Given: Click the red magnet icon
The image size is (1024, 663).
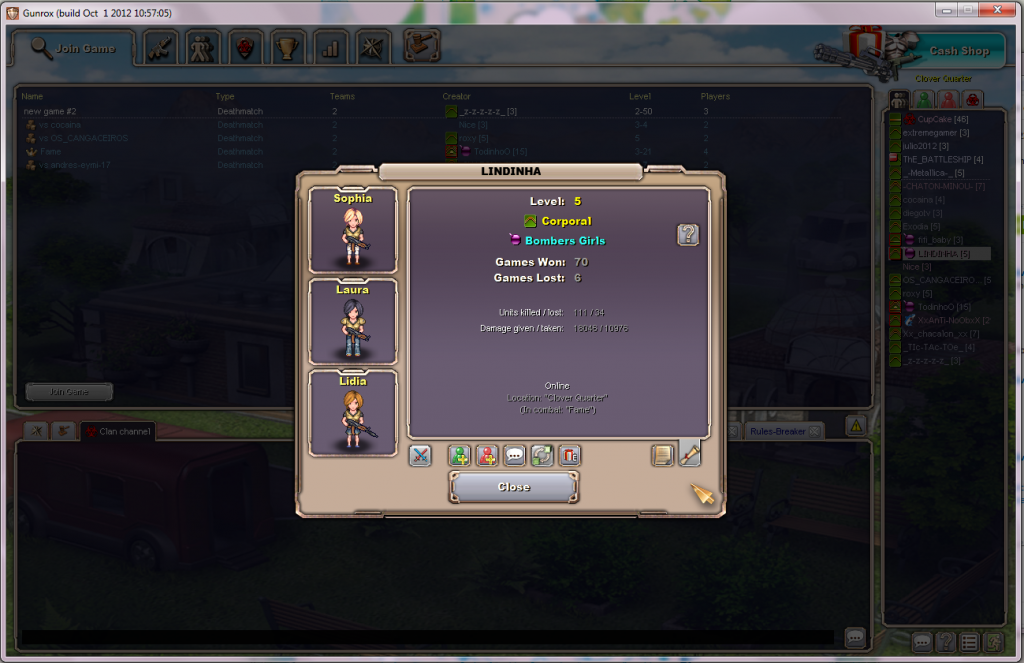Looking at the screenshot, I should coord(570,456).
